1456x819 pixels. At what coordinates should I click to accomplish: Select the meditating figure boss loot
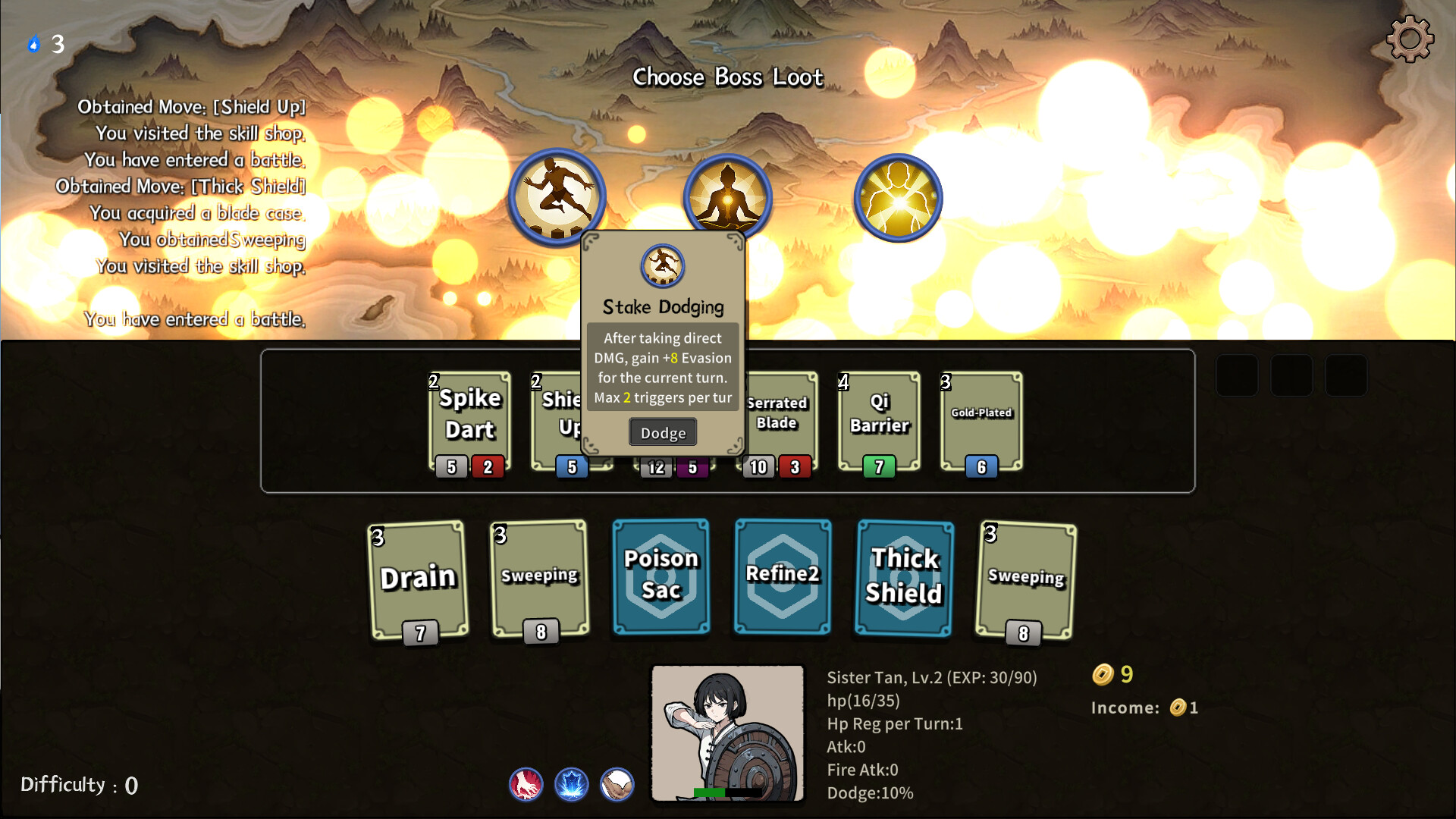[x=727, y=196]
